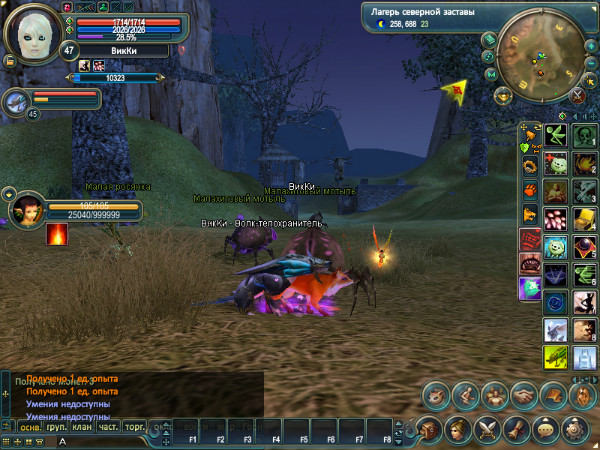
Task: Click the round M map button
Action: pos(491,74)
